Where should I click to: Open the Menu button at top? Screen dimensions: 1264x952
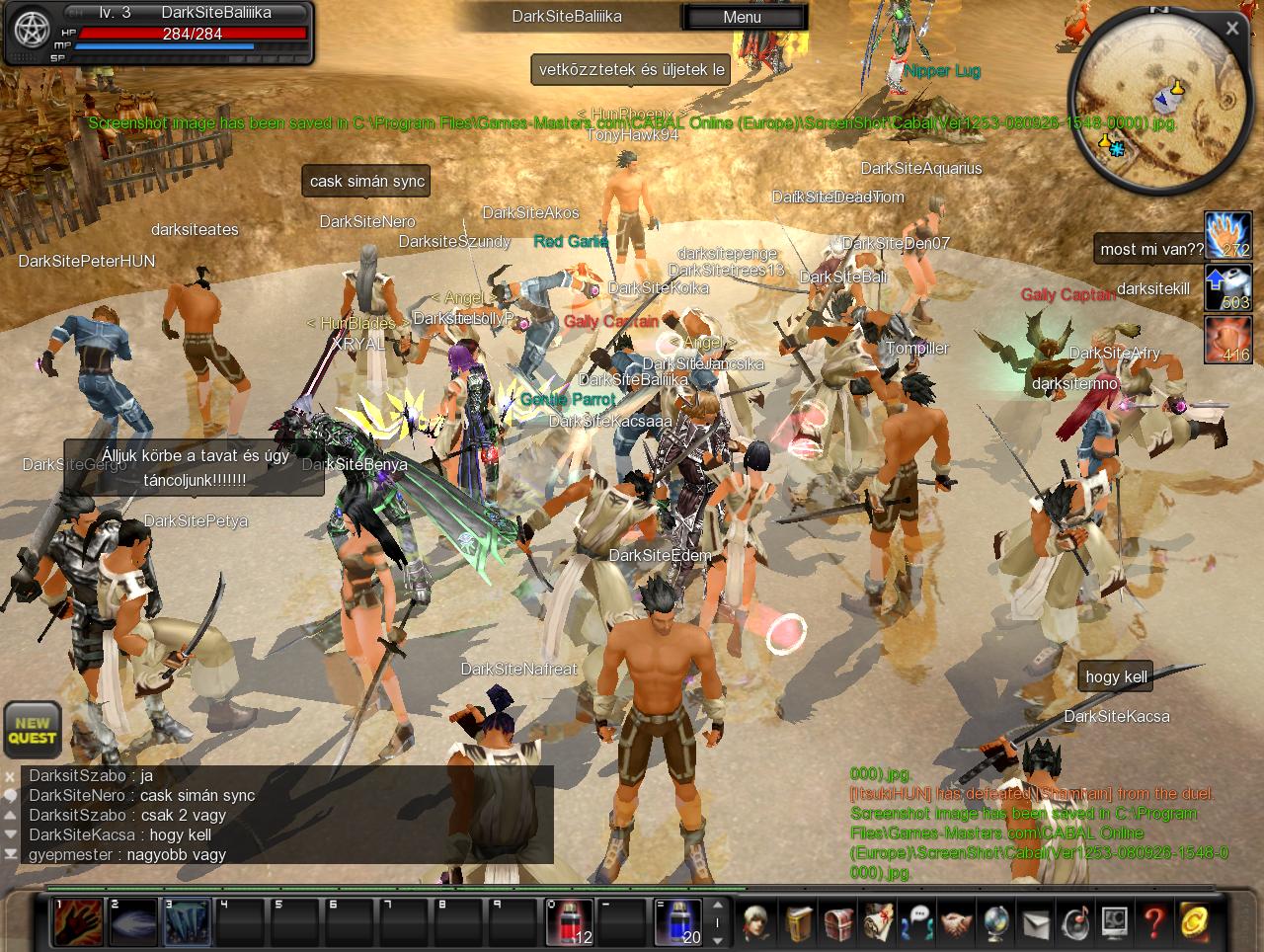(x=743, y=17)
